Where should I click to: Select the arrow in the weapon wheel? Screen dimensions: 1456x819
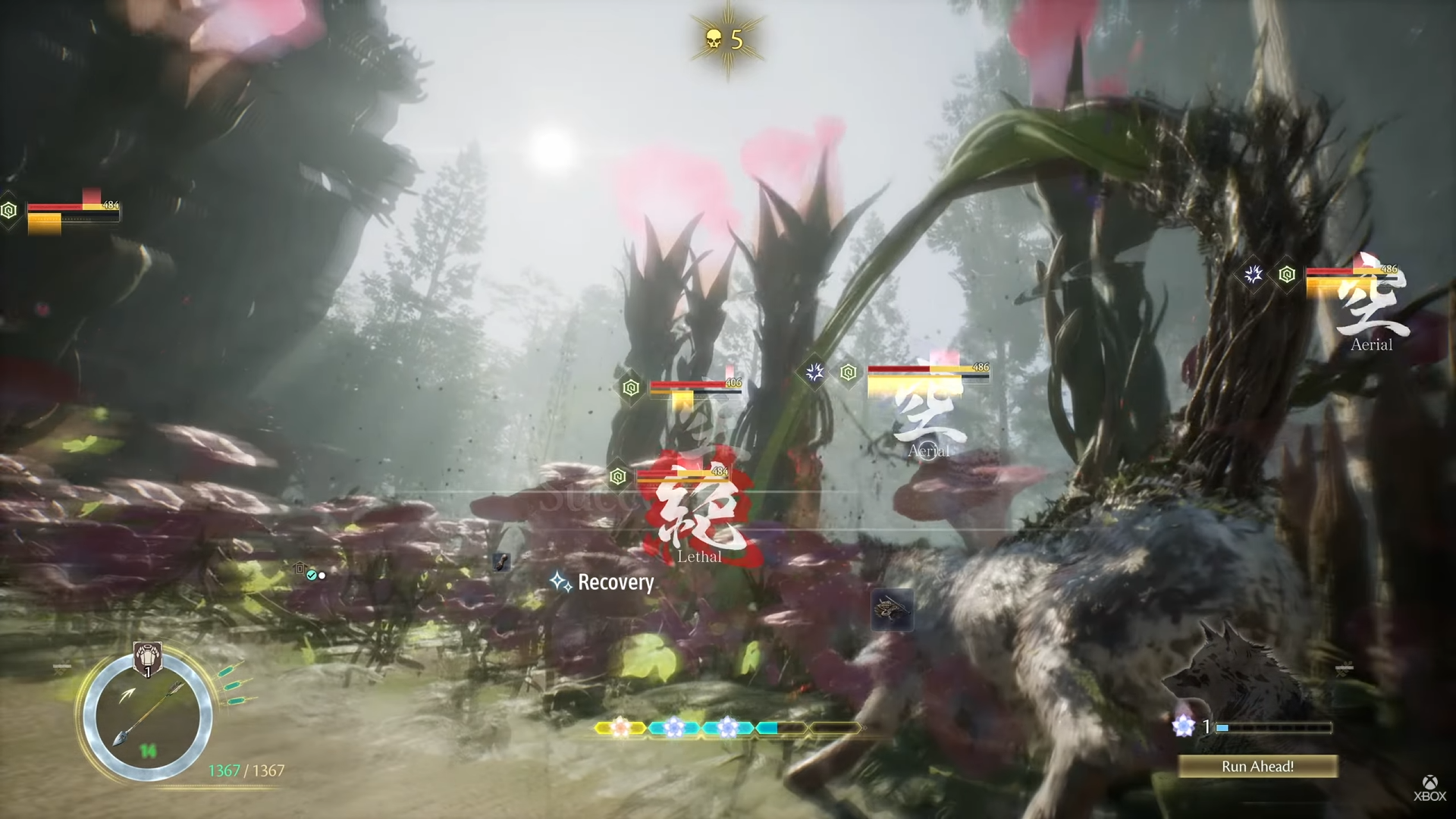pyautogui.click(x=146, y=714)
